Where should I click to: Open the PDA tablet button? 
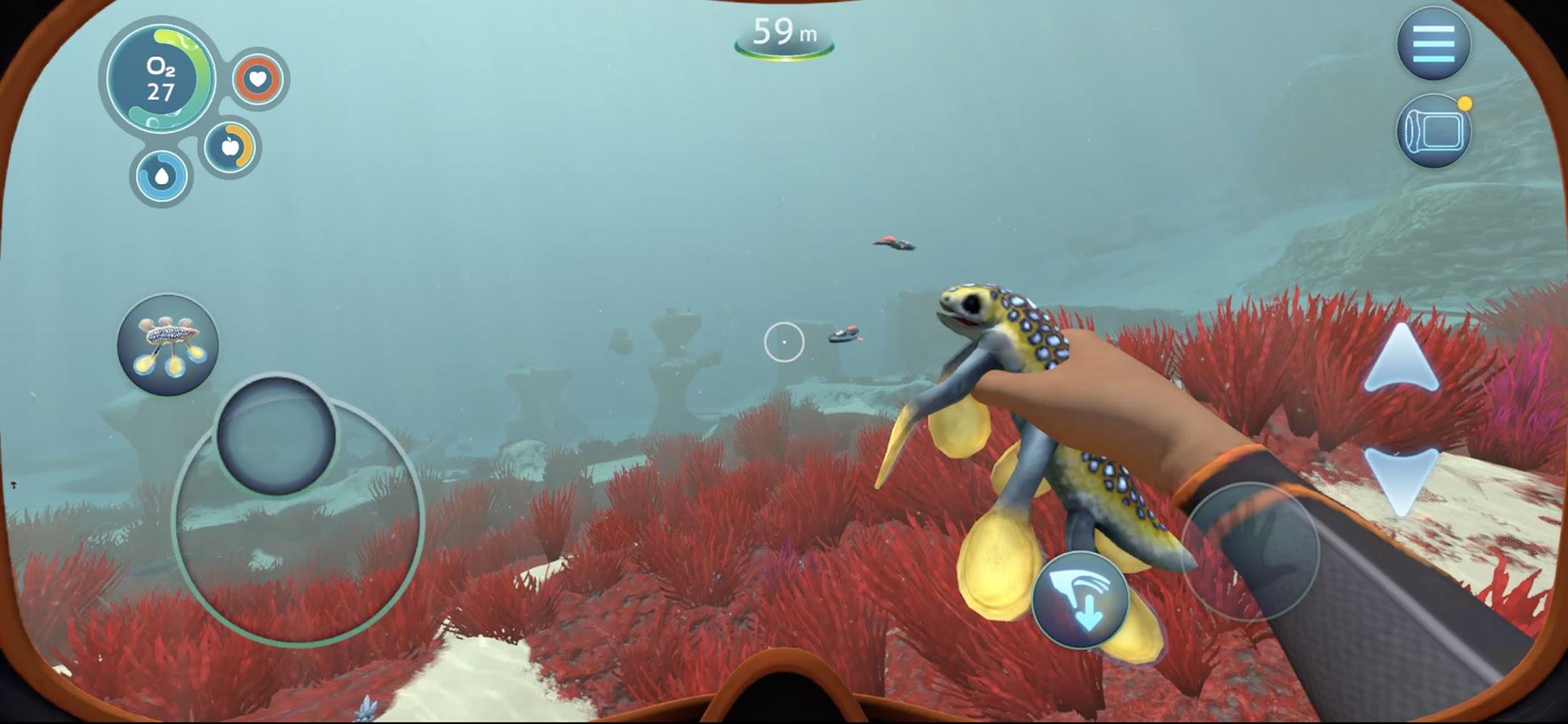1434,132
